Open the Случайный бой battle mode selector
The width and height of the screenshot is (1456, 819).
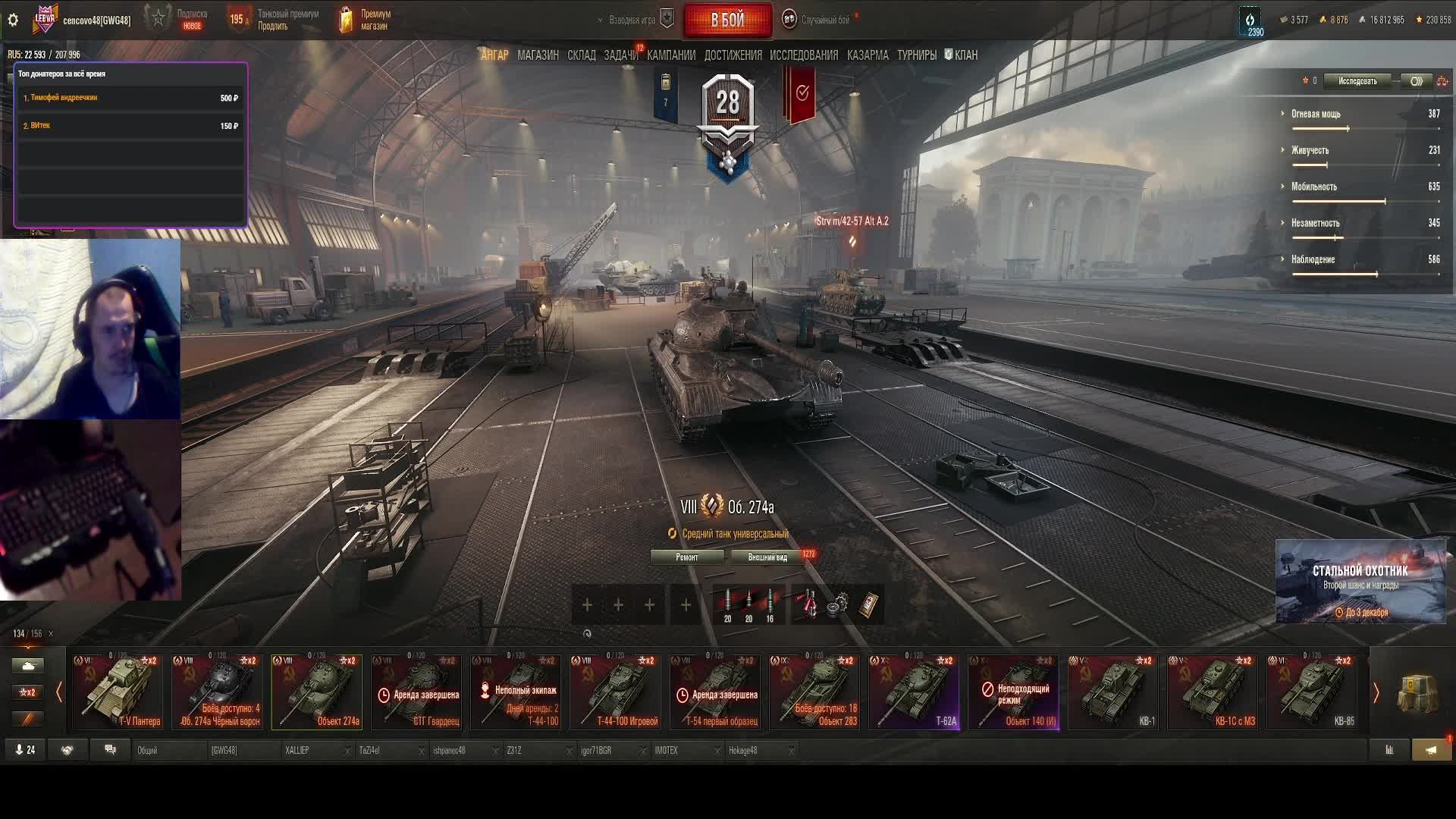(x=824, y=20)
